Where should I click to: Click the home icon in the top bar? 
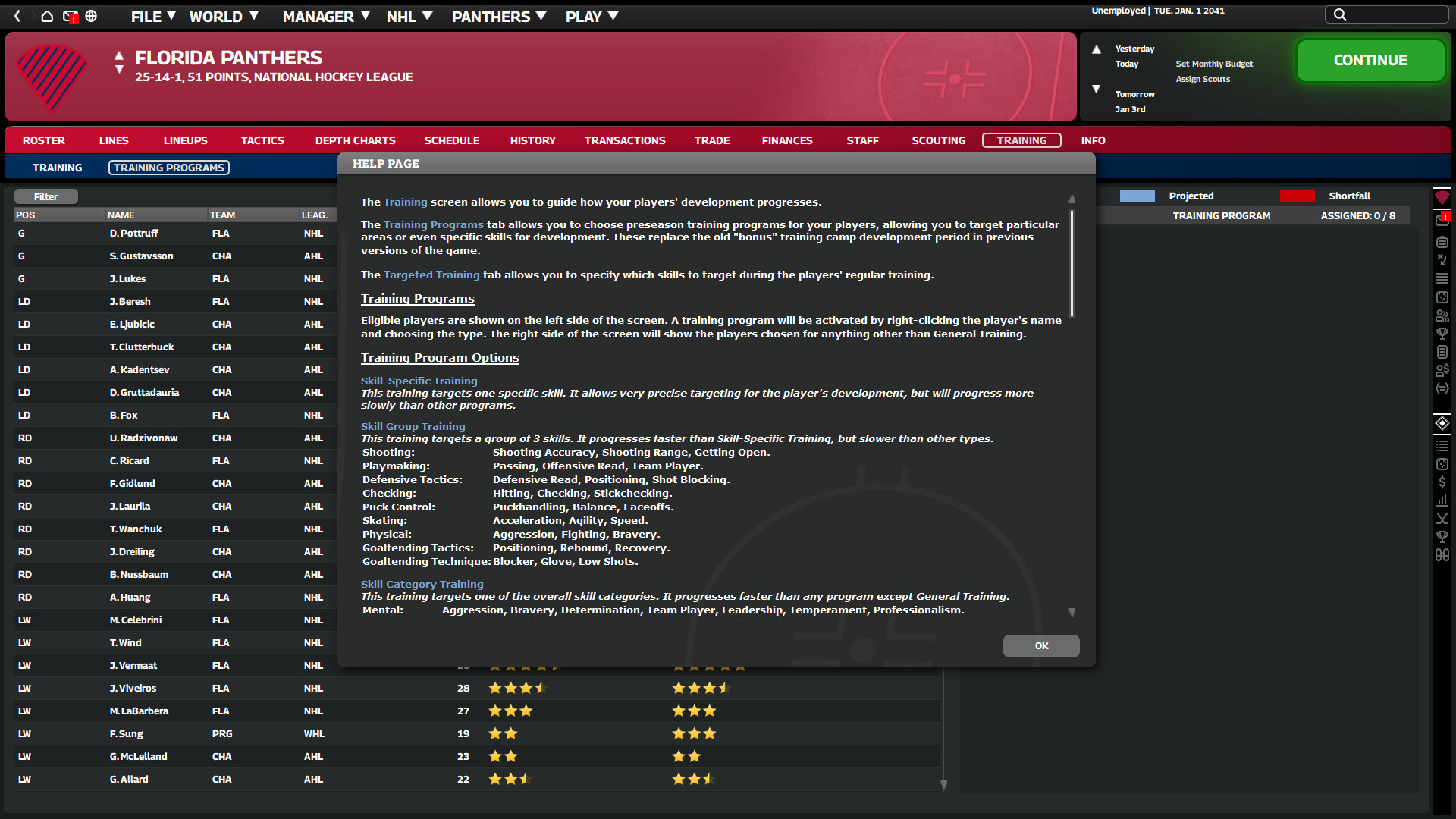(47, 15)
